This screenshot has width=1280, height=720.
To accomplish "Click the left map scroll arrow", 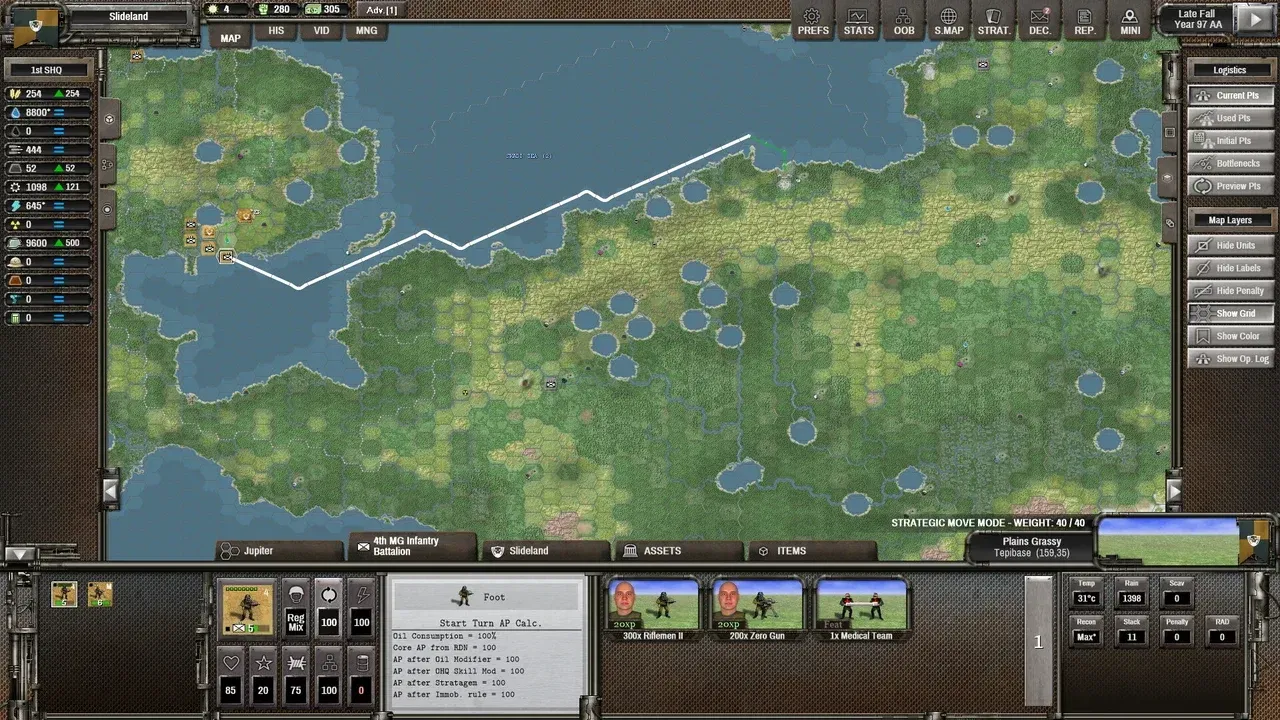I will click(110, 491).
